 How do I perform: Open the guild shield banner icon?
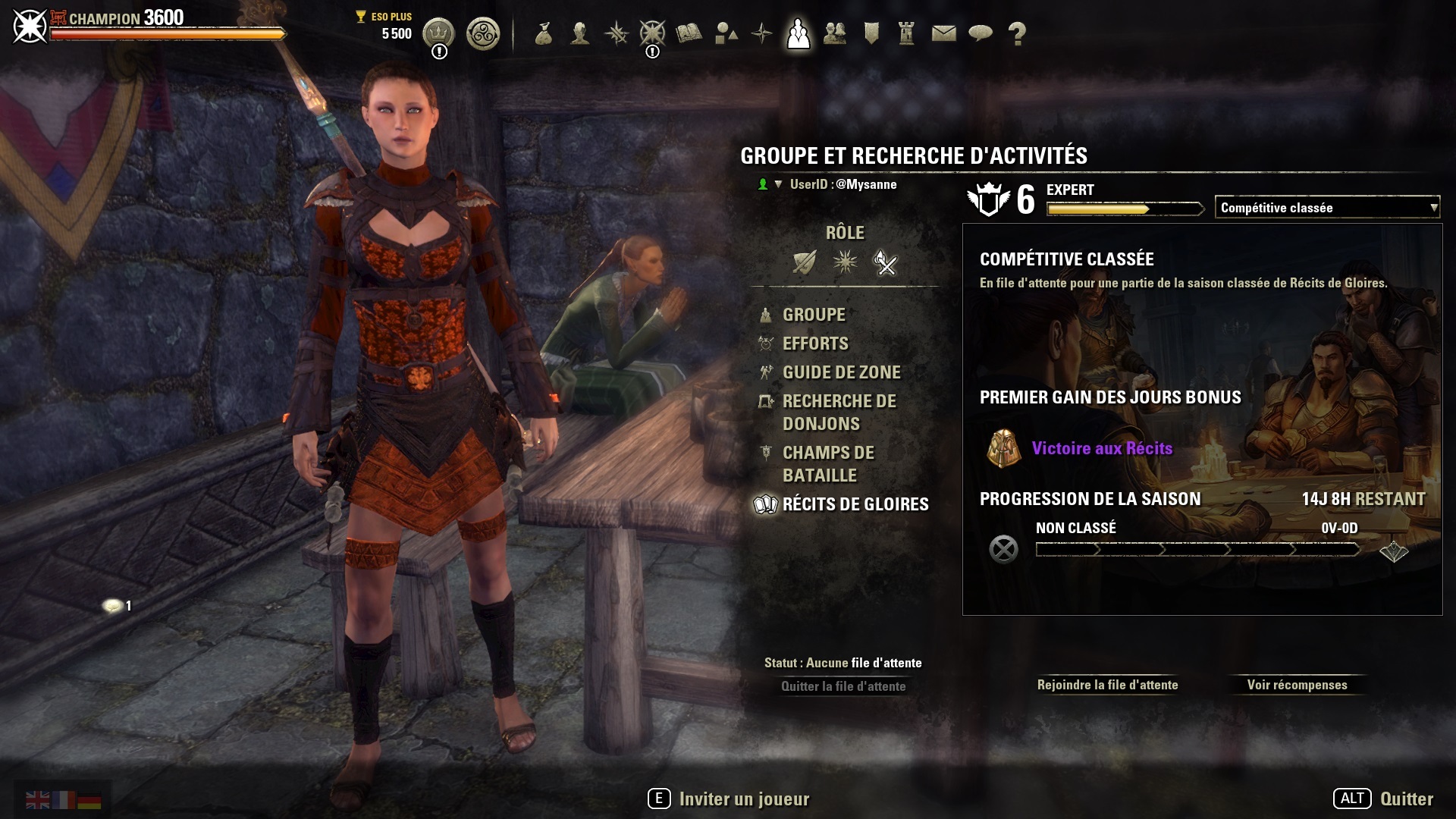pos(871,33)
